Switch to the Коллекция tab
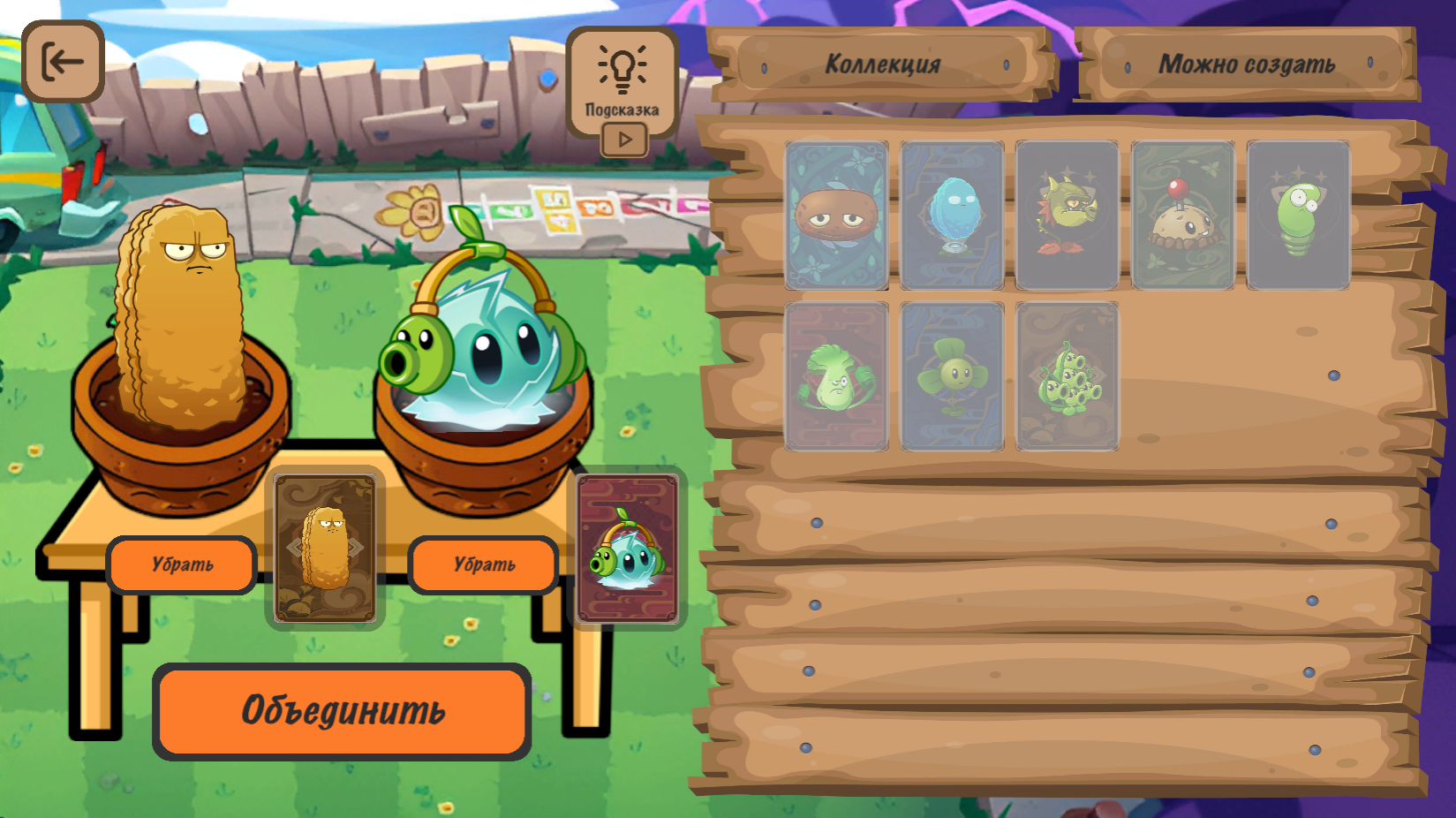Image resolution: width=1456 pixels, height=818 pixels. (x=882, y=63)
